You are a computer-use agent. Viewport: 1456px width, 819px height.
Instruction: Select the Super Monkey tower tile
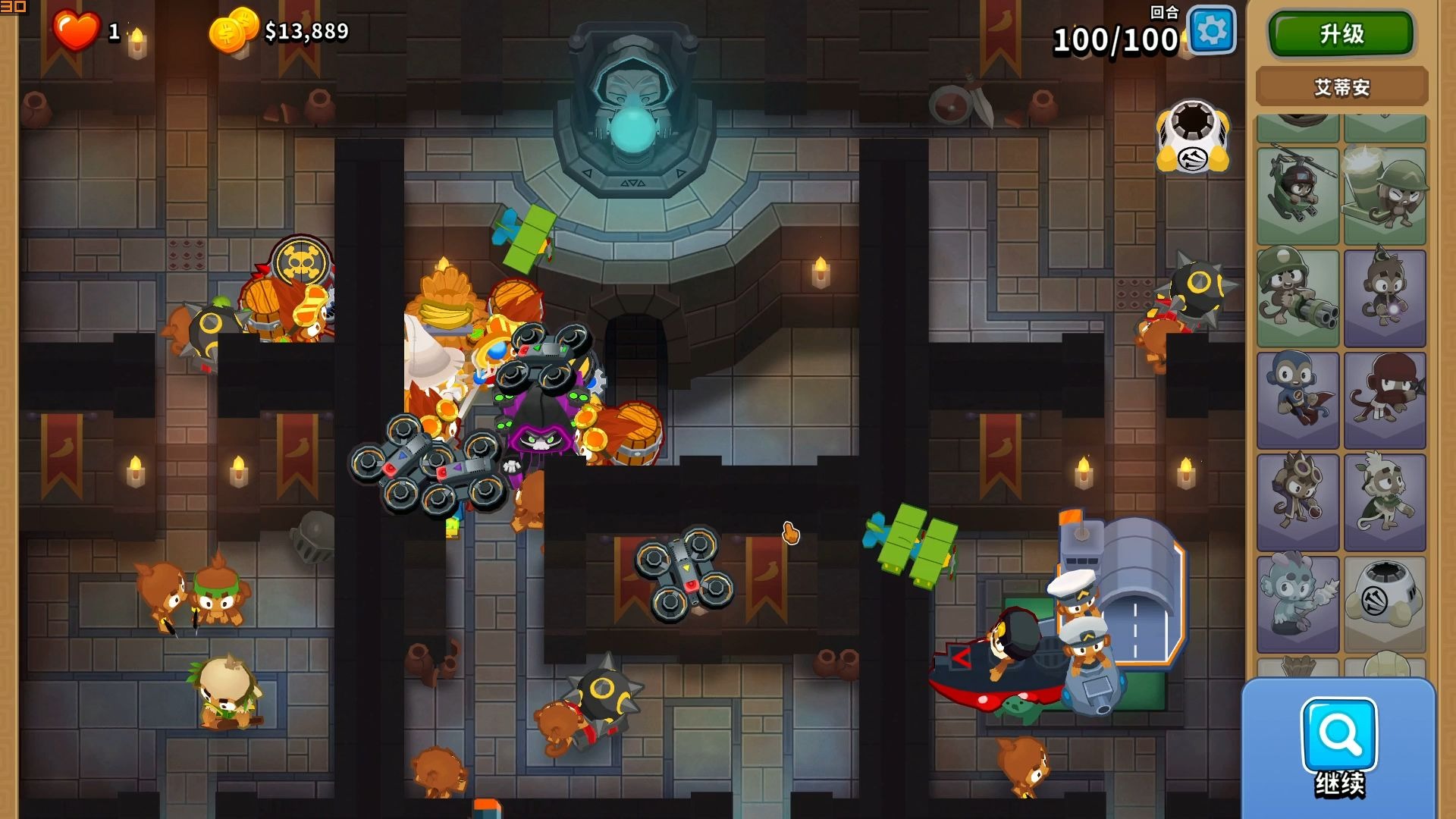(1298, 400)
